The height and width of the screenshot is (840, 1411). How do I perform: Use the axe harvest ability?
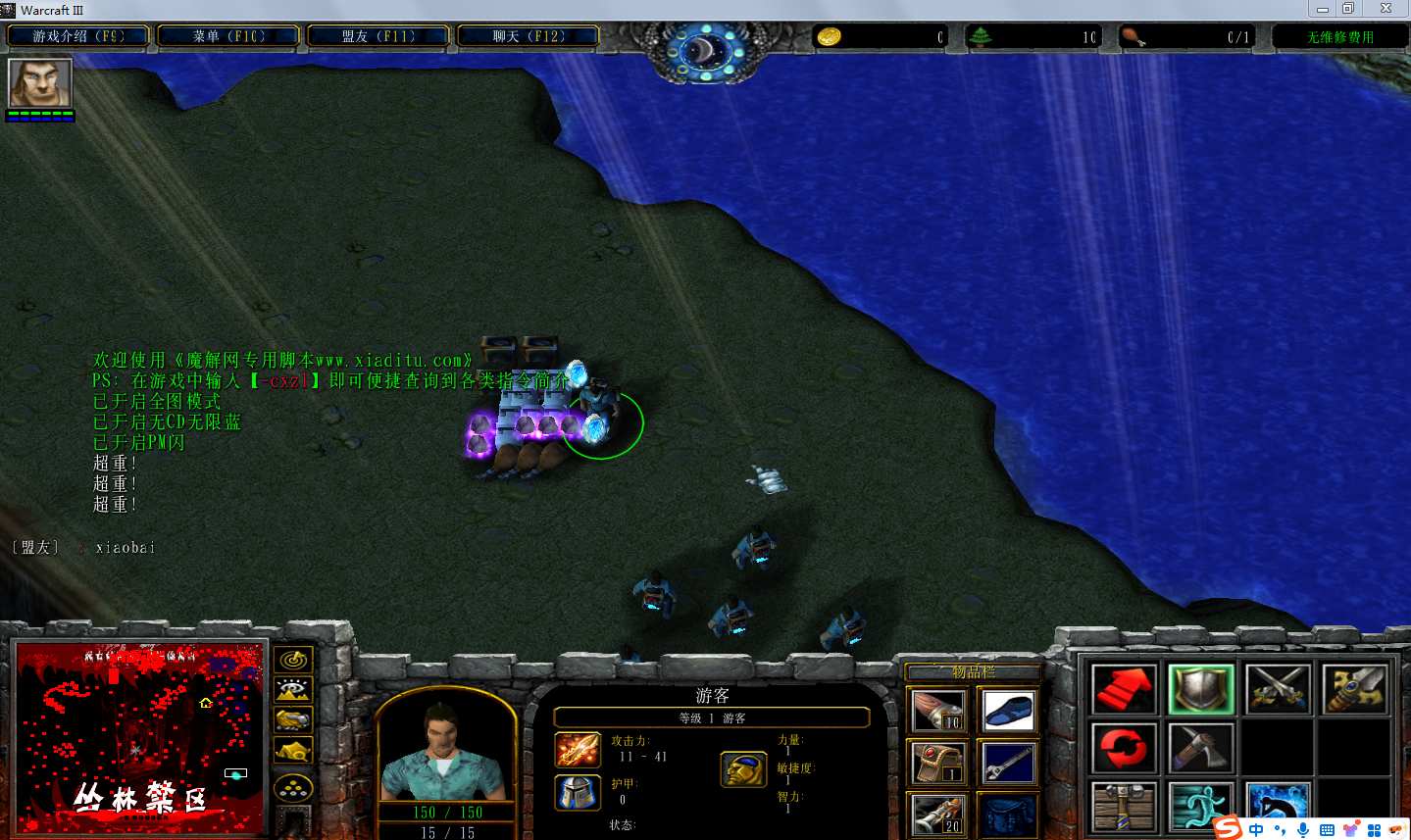tap(1201, 748)
